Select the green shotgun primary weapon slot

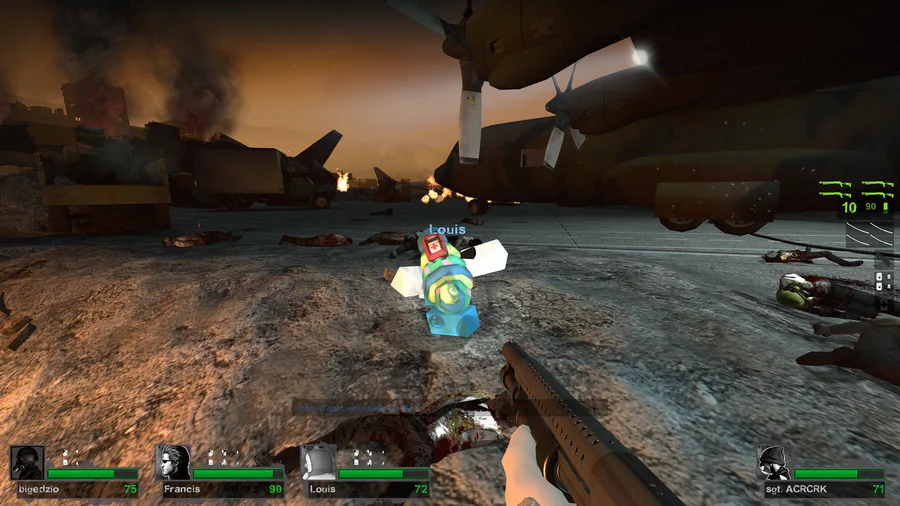pos(855,186)
